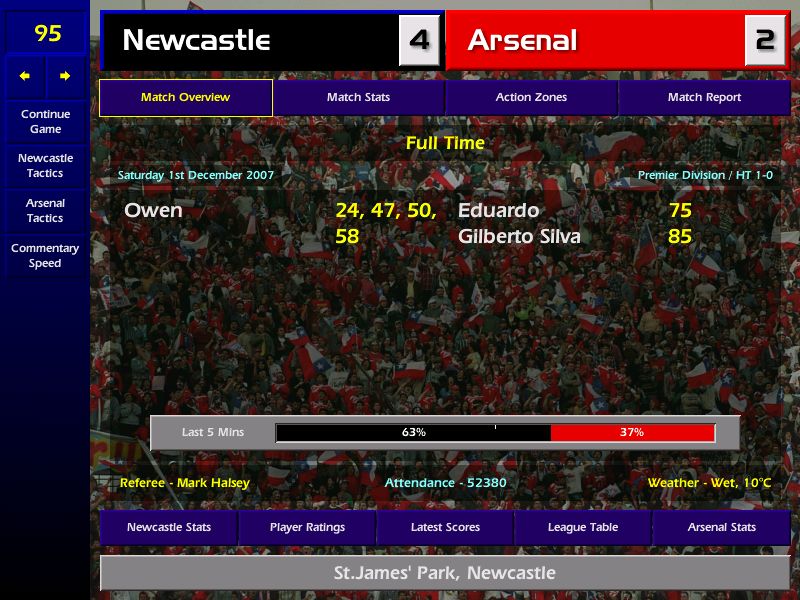The image size is (800, 600).
Task: View the Match Report tab
Action: 704,97
